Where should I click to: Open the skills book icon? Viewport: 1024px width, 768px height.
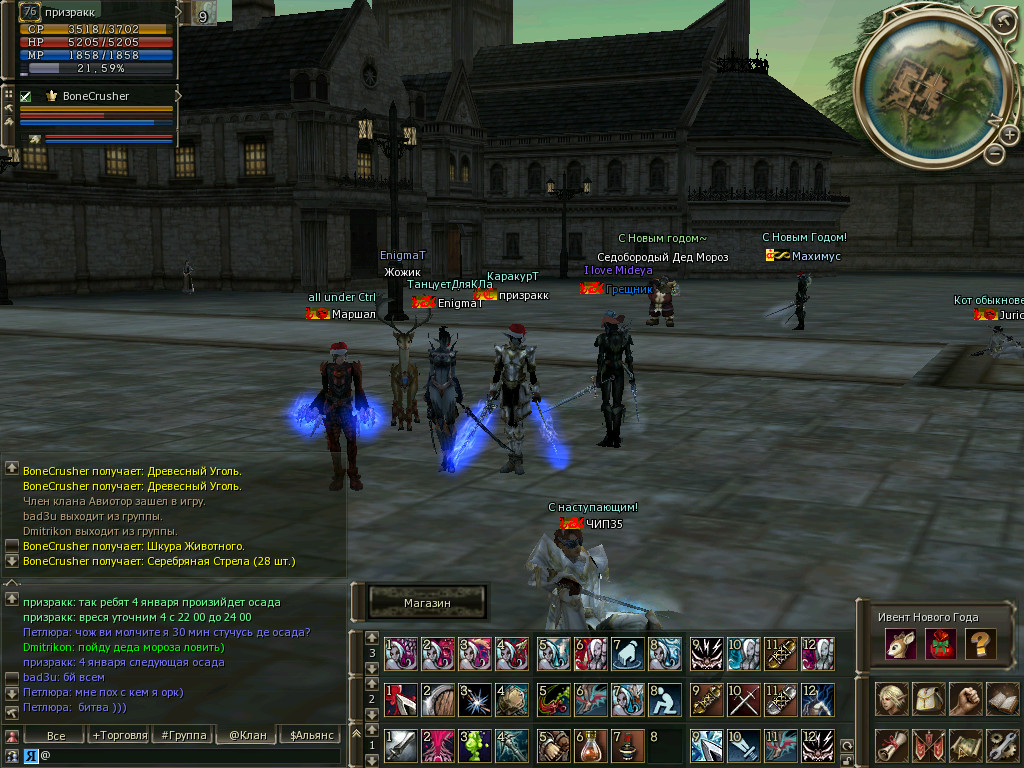[x=1002, y=698]
